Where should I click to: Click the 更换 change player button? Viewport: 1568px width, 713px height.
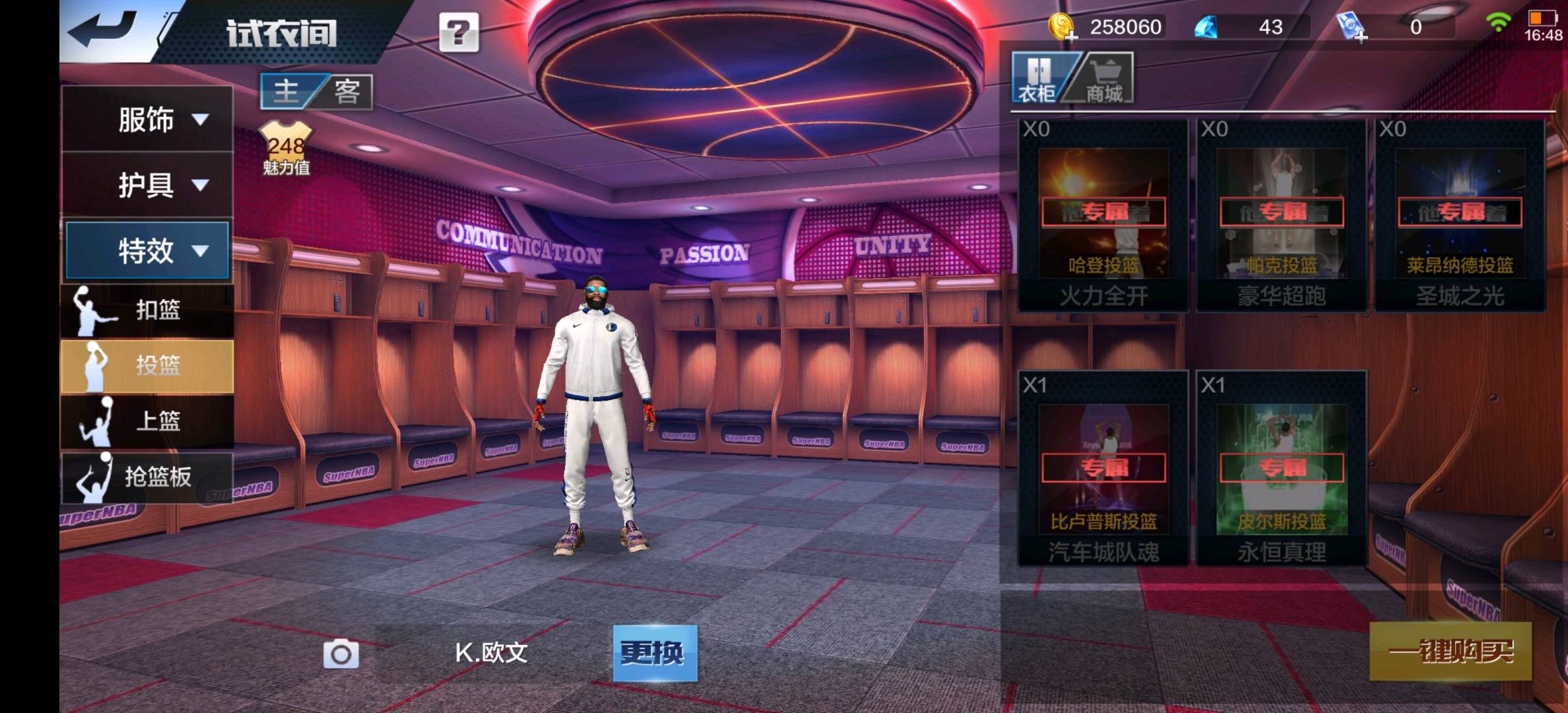(x=654, y=653)
